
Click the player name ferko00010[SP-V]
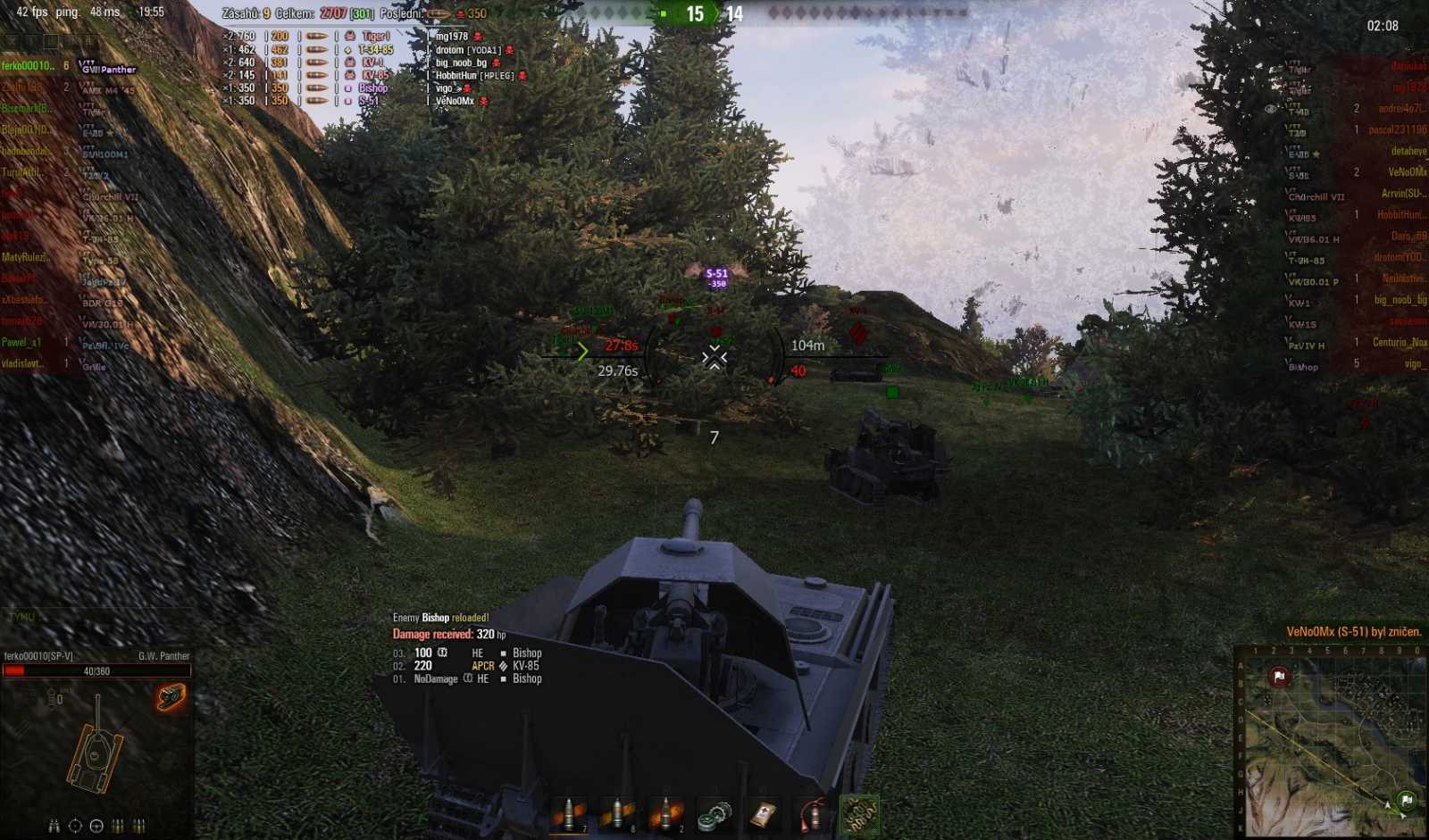(38, 654)
